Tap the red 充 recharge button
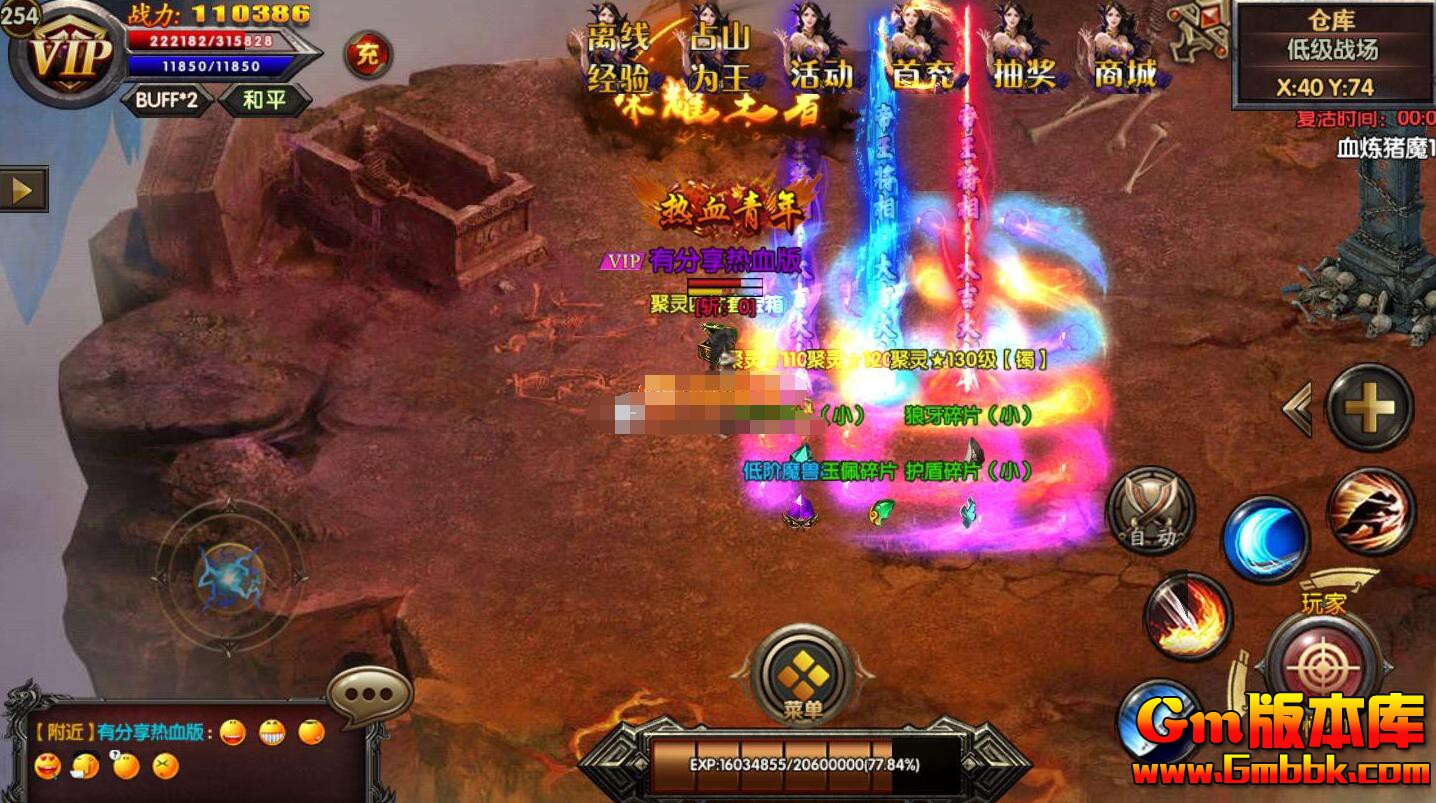The width and height of the screenshot is (1436, 803). click(x=367, y=55)
